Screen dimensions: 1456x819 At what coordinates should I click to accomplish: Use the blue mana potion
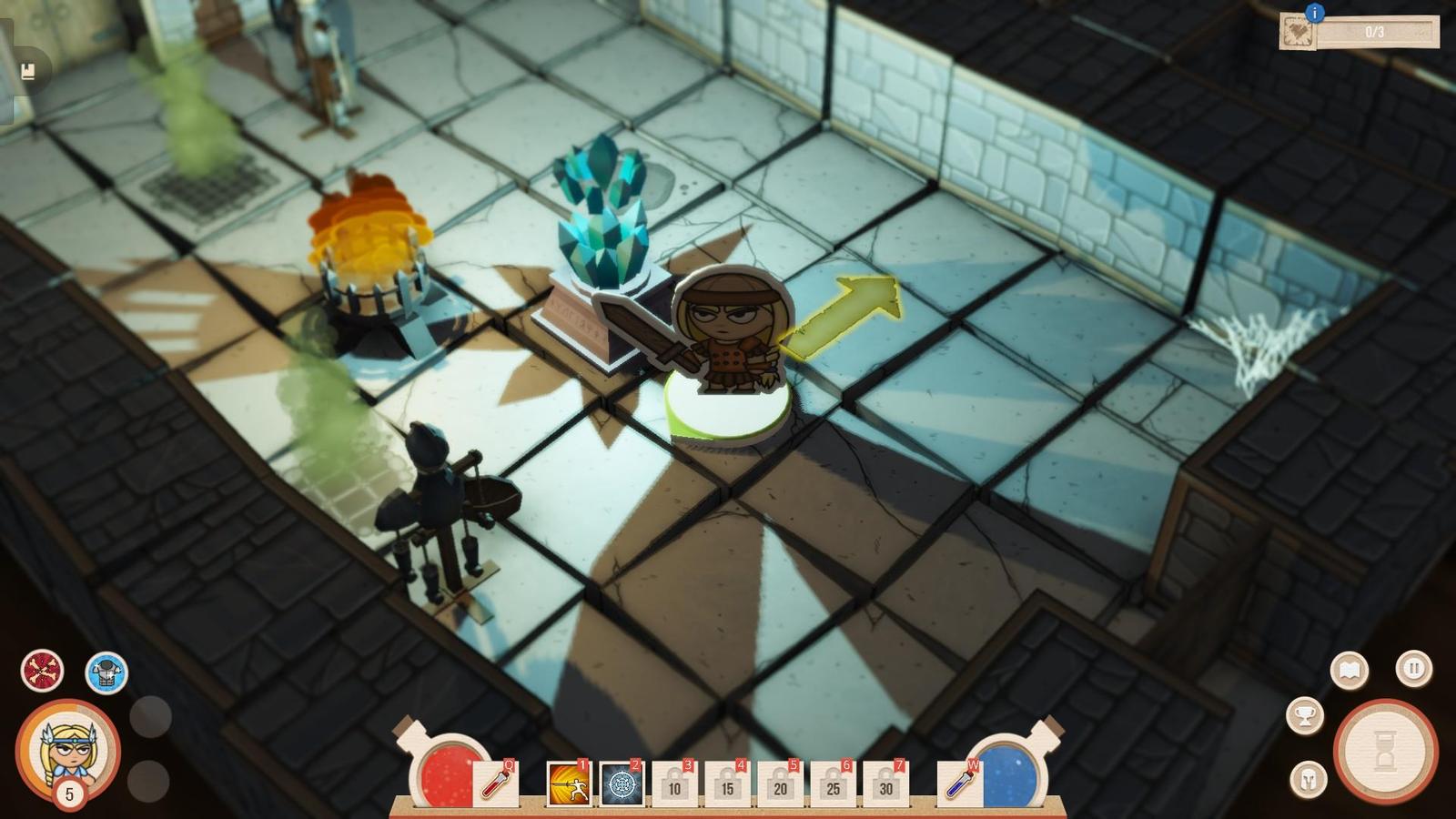tap(958, 783)
